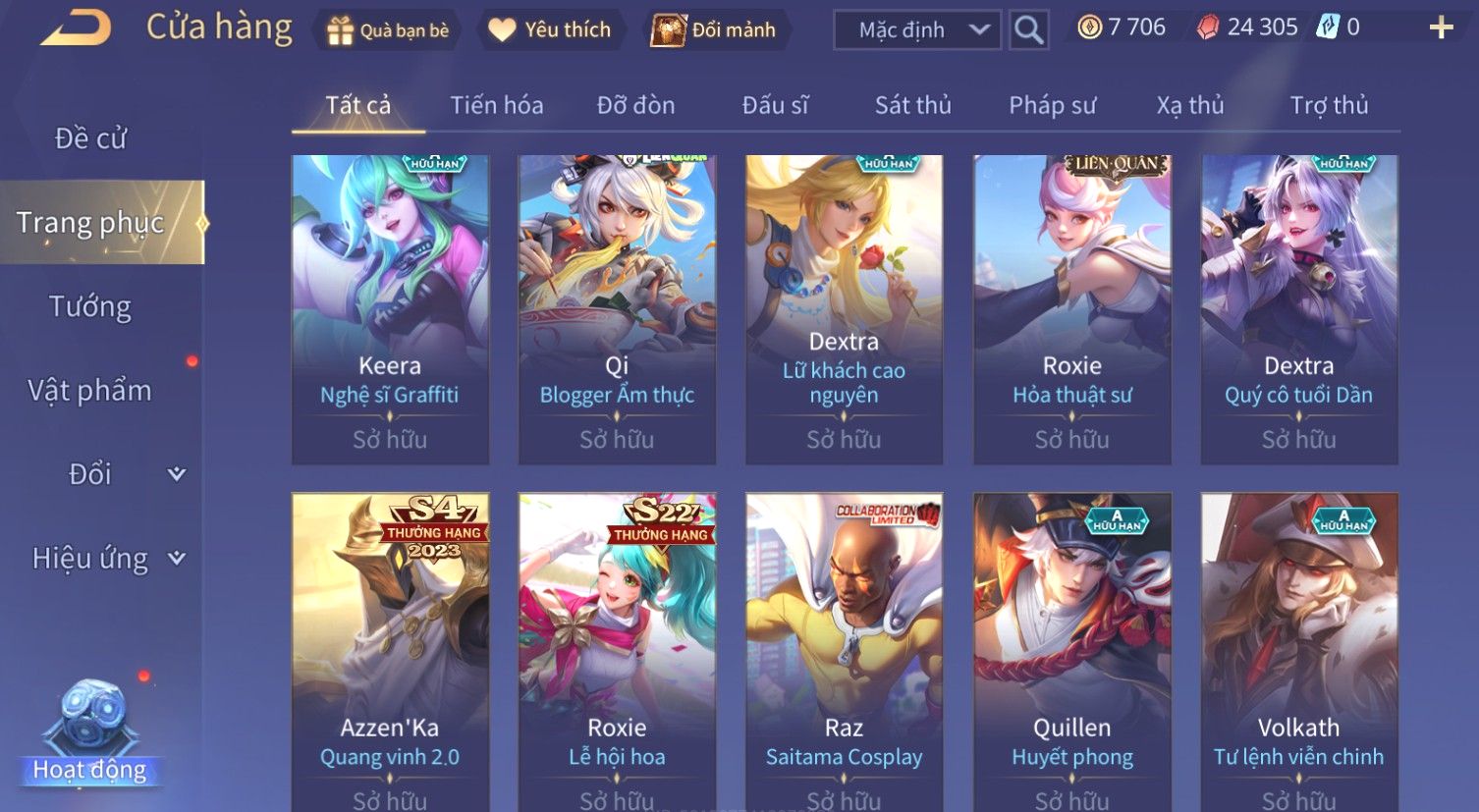
Task: Open the Đề cử shop section
Action: tap(90, 138)
